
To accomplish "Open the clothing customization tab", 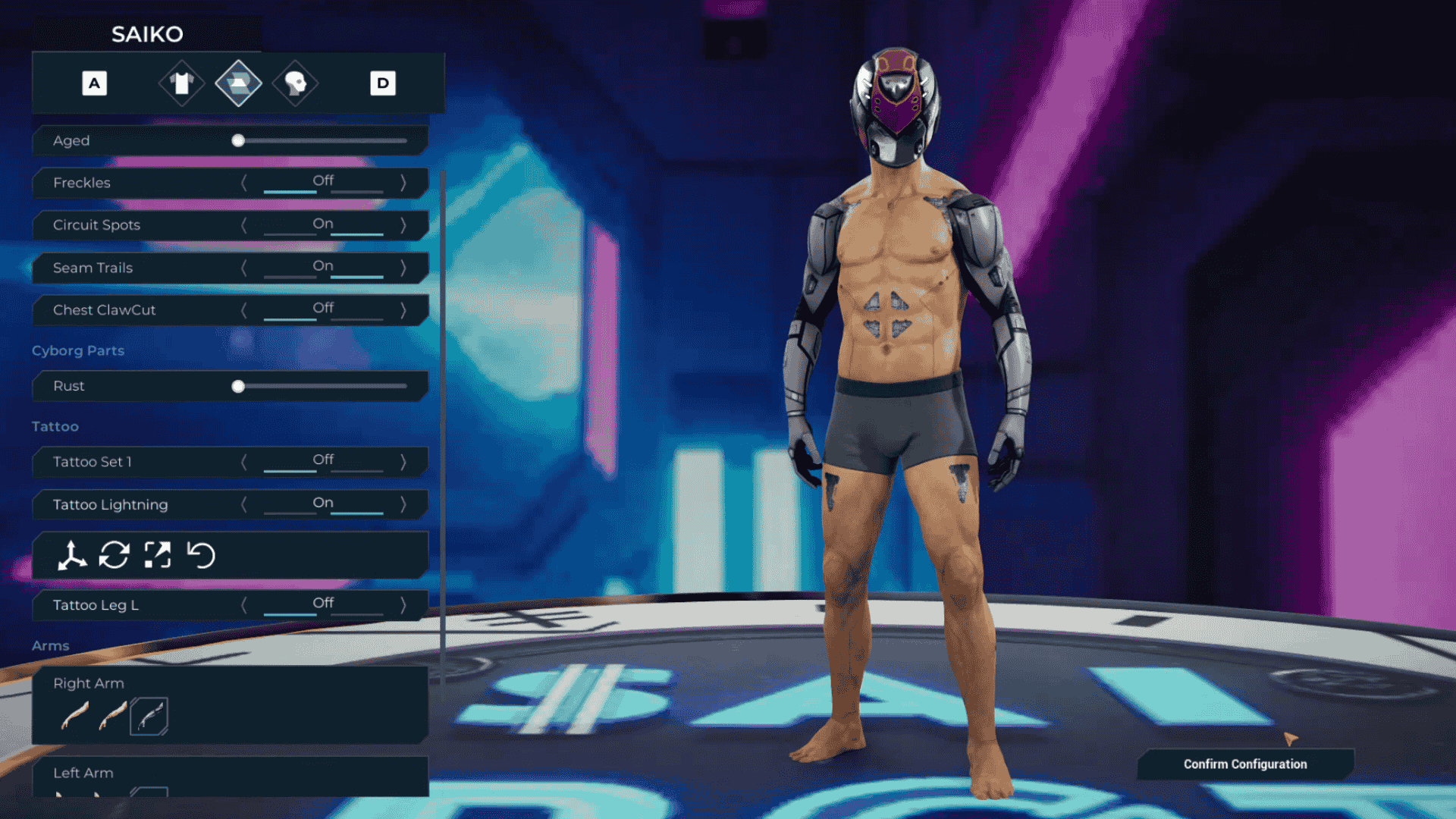I will coord(181,83).
